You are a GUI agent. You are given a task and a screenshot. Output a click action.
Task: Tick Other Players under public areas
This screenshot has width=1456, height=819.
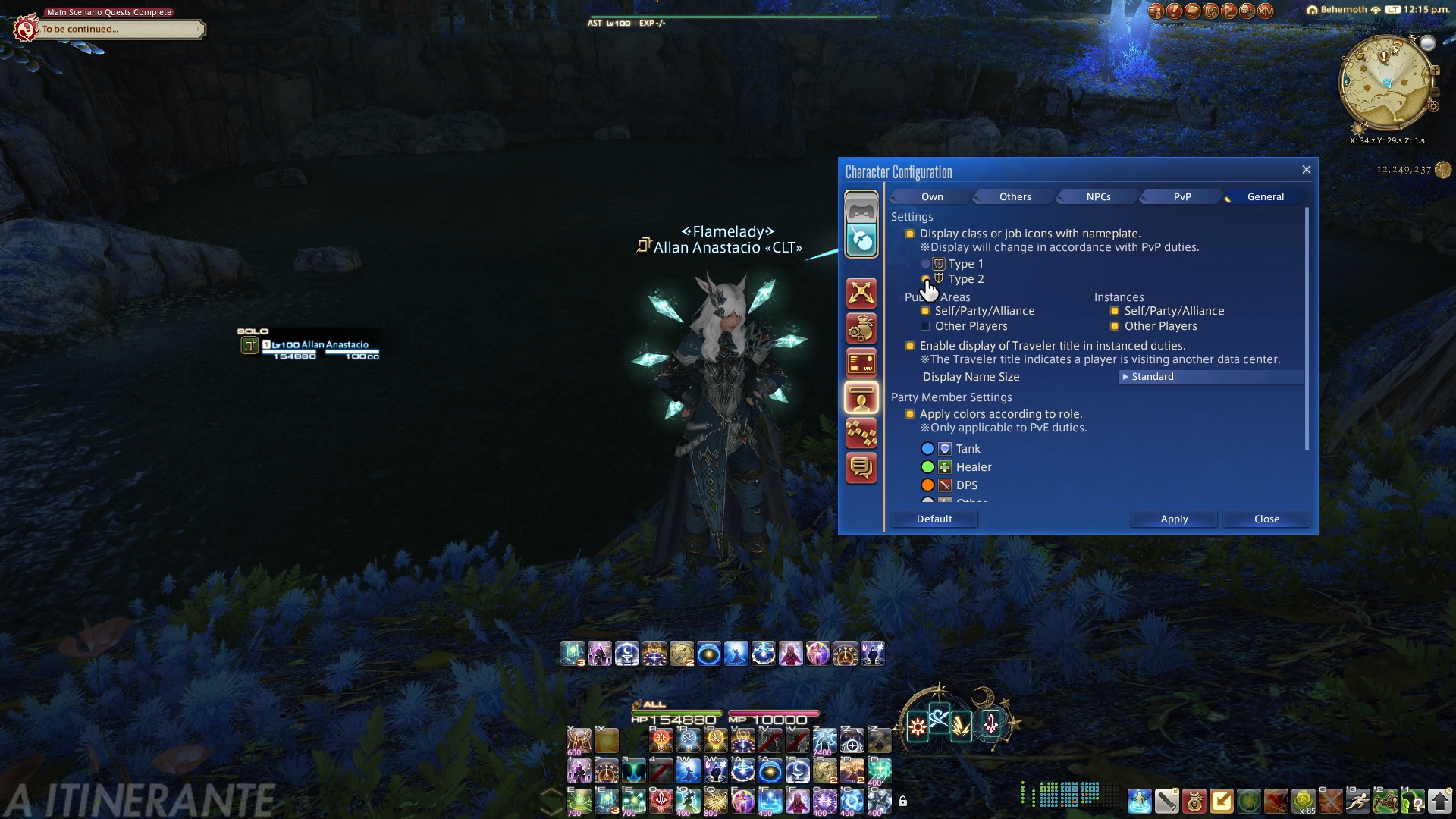tap(925, 326)
